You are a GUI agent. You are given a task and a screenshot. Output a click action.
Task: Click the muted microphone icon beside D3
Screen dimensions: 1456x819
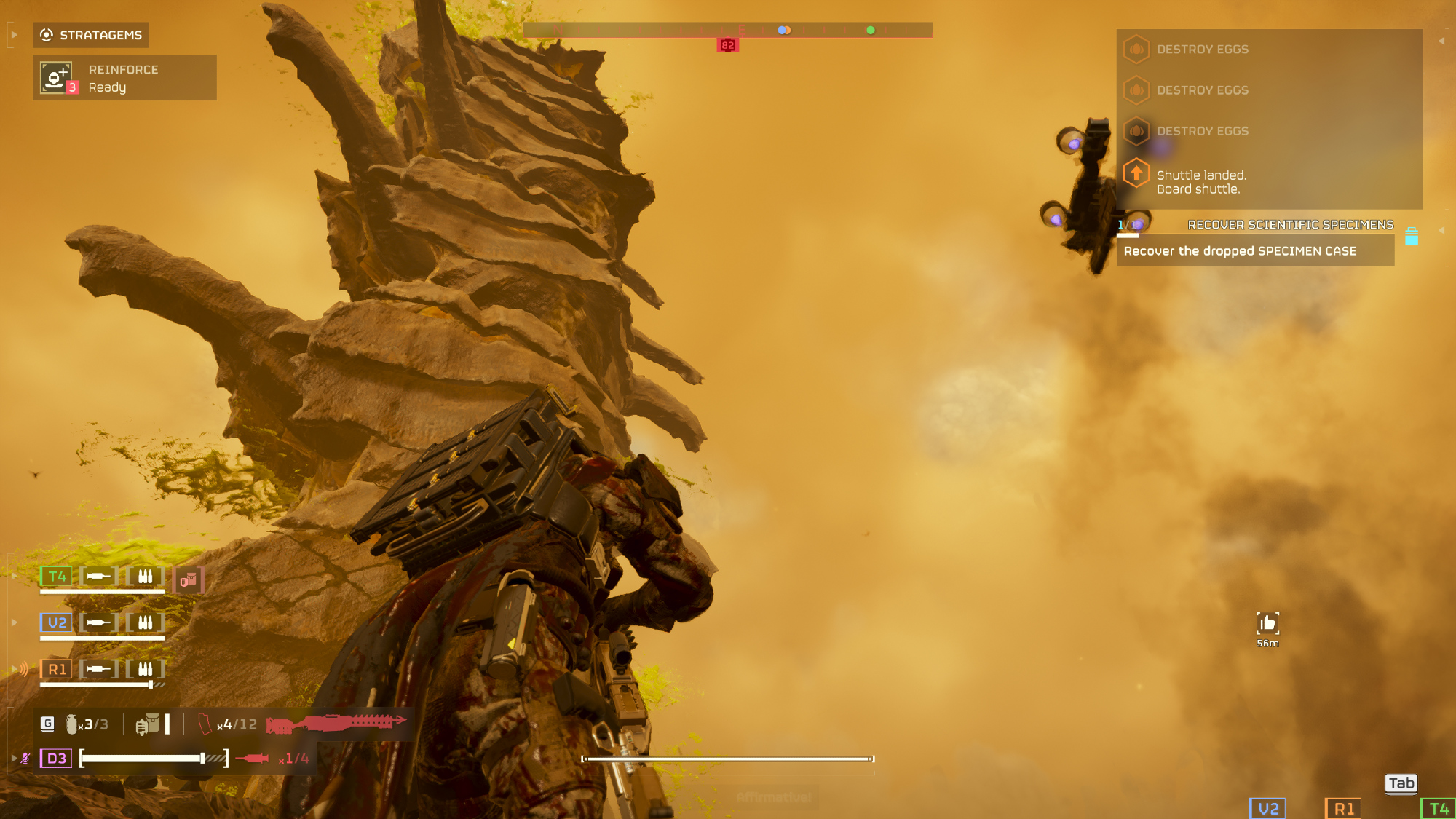[x=25, y=759]
